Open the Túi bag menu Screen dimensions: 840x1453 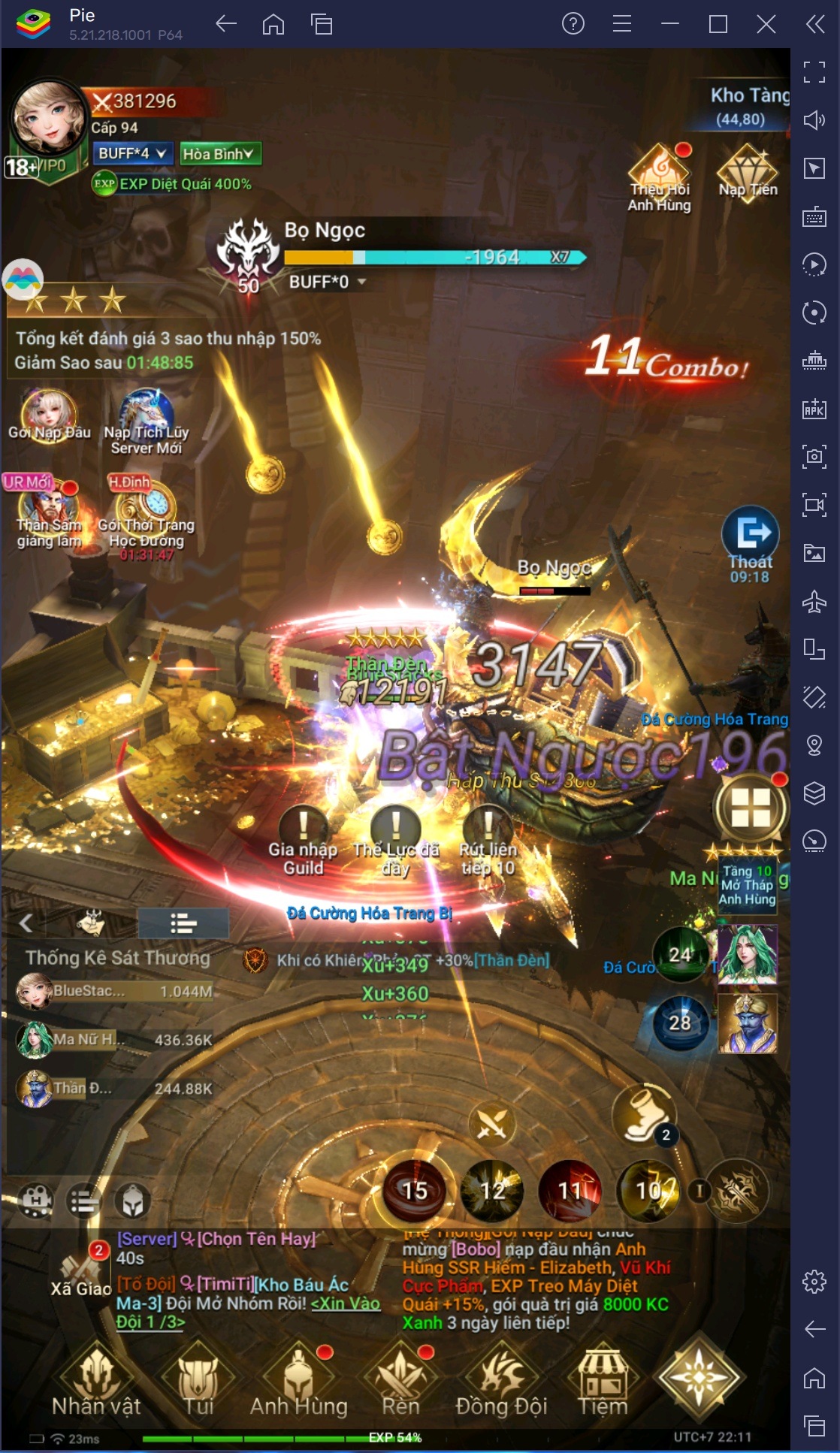pyautogui.click(x=198, y=1385)
